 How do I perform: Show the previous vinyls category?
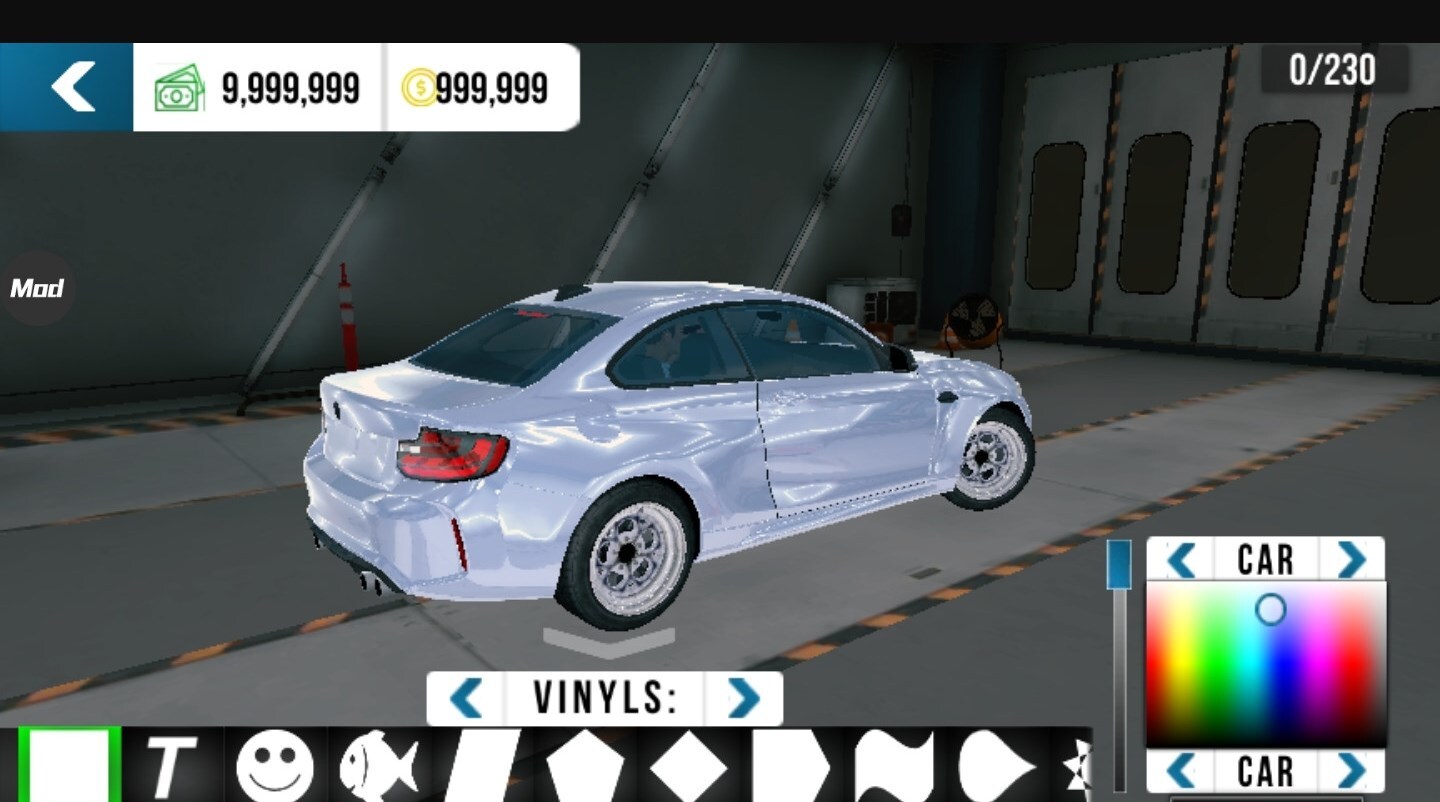click(x=466, y=698)
